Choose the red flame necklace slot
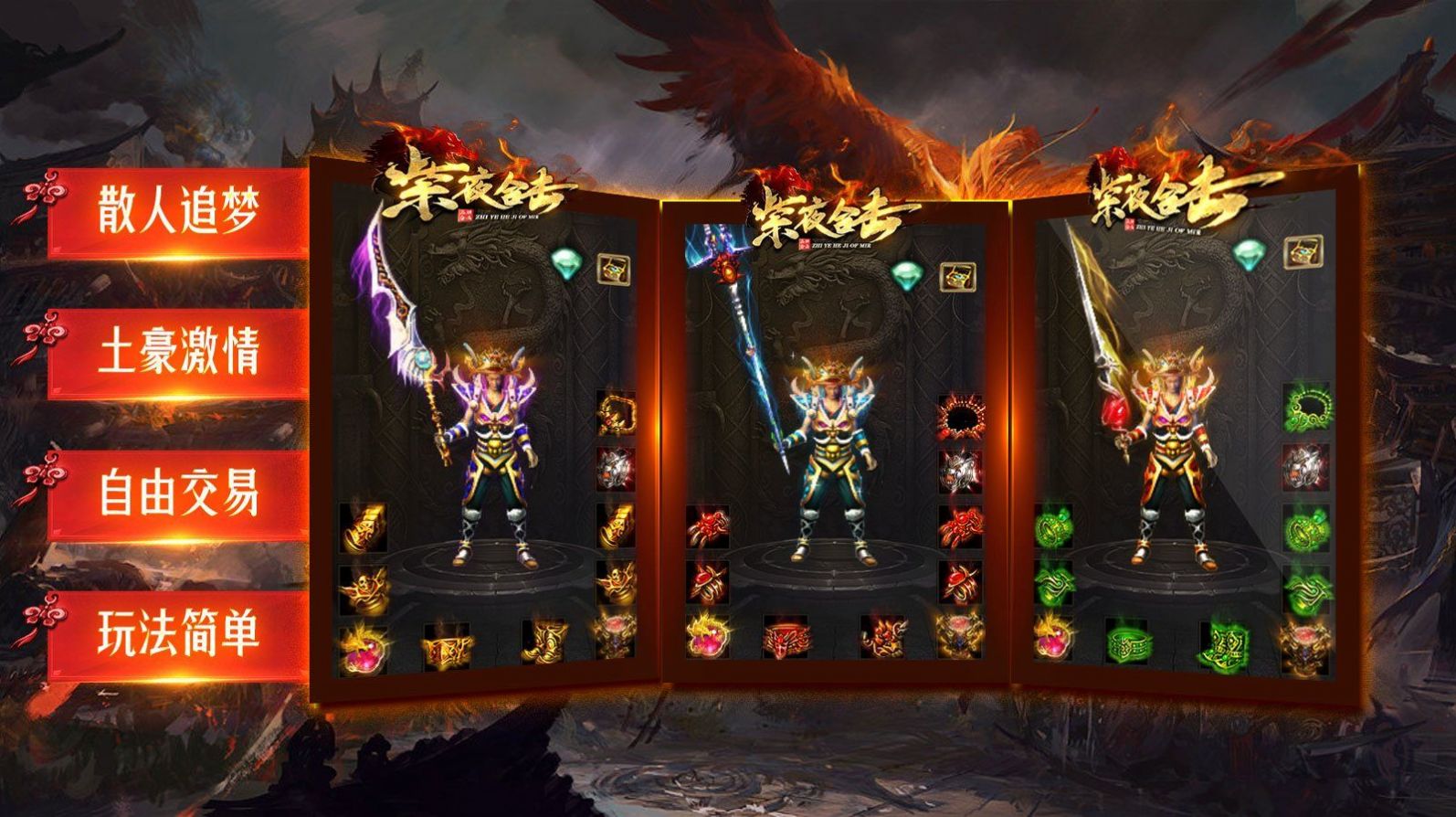This screenshot has height=817, width=1456. (x=959, y=416)
